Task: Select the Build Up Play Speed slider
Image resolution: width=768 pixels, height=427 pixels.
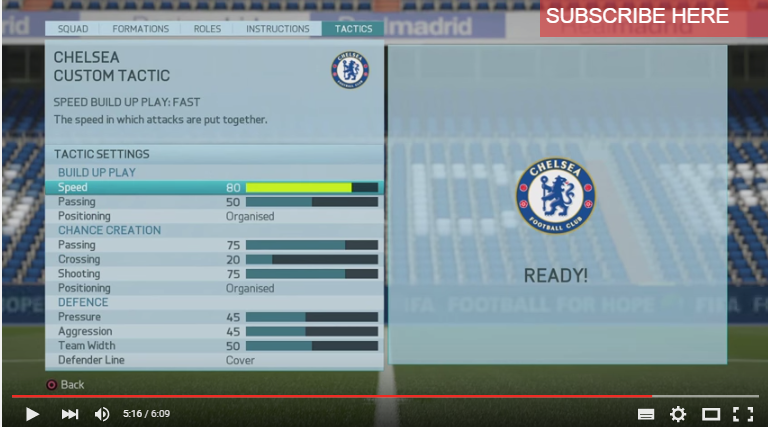Action: click(311, 187)
